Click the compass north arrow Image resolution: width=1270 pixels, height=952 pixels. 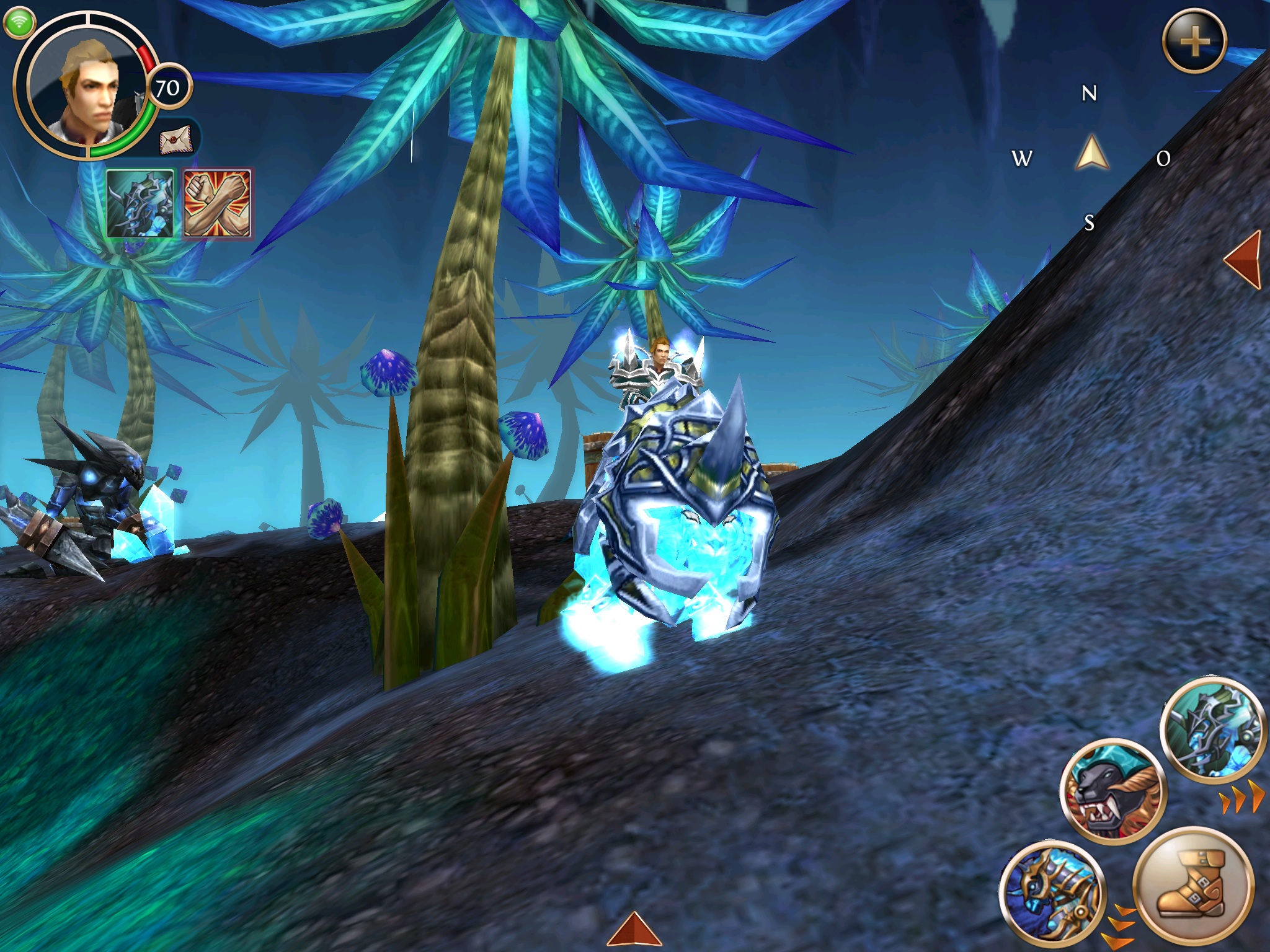1091,154
